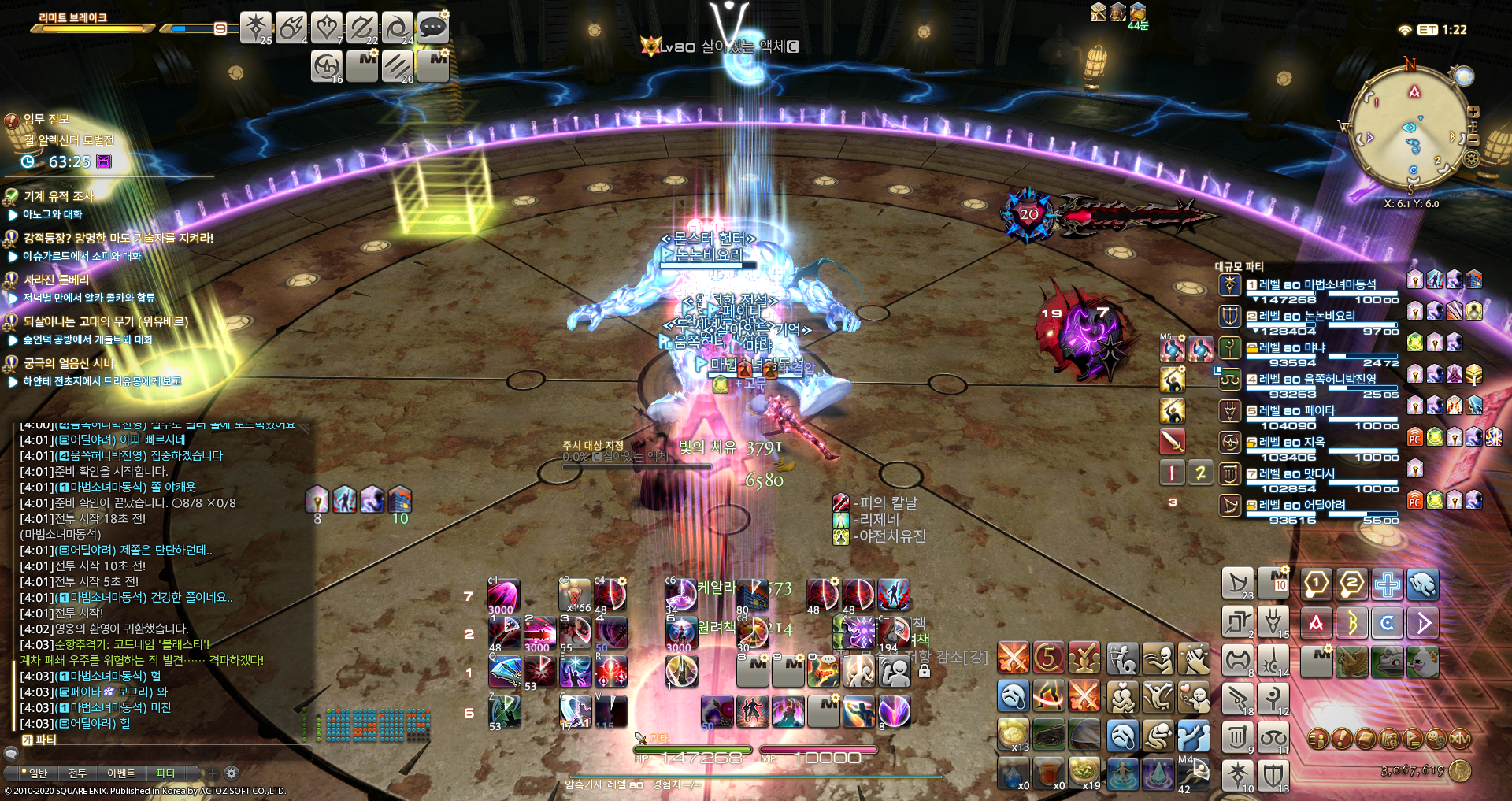
Task: Open the 기계 유적 조사 quest entry
Action: coord(58,196)
